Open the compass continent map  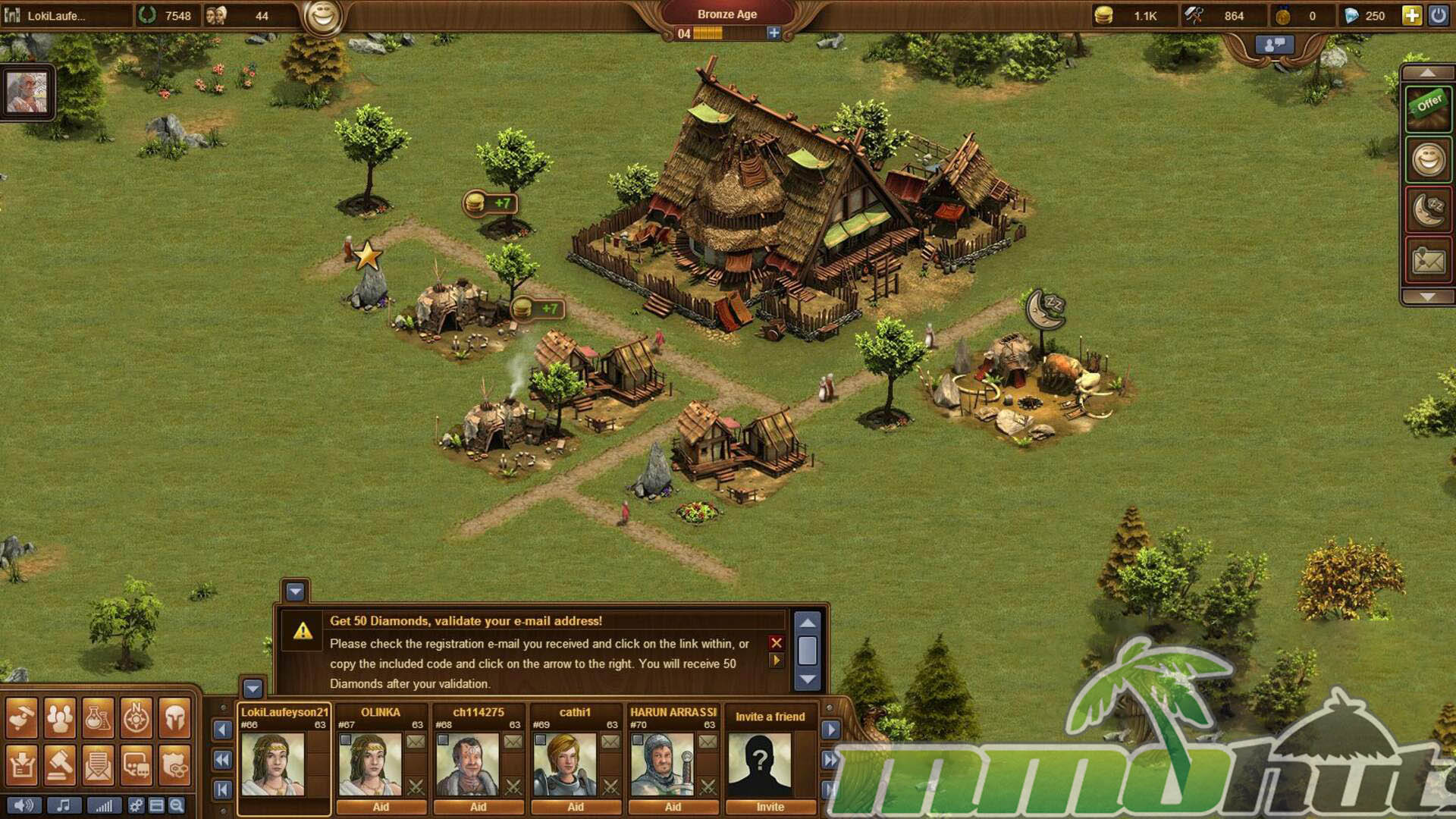point(136,717)
